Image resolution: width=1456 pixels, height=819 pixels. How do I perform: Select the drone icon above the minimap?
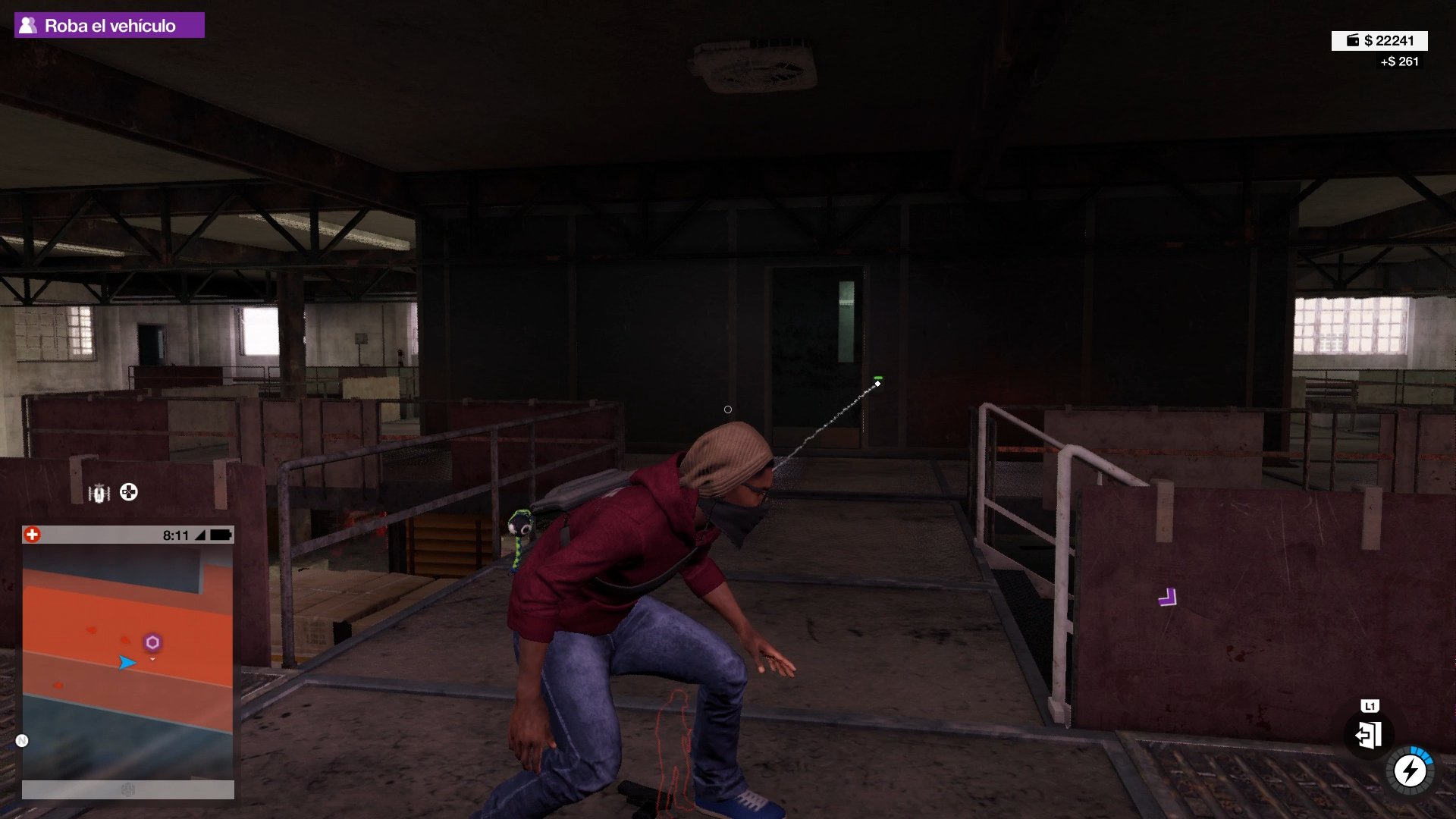click(100, 494)
